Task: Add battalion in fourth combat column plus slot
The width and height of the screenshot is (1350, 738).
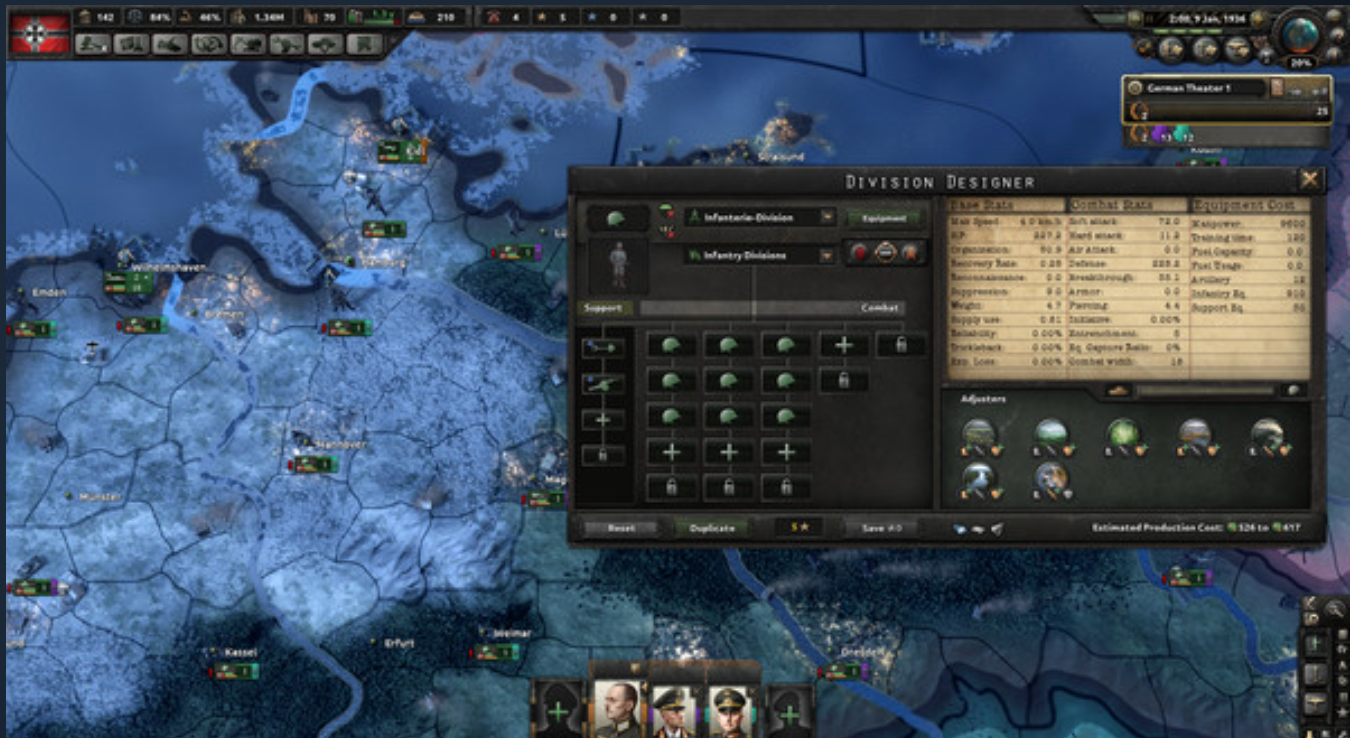Action: coord(843,346)
